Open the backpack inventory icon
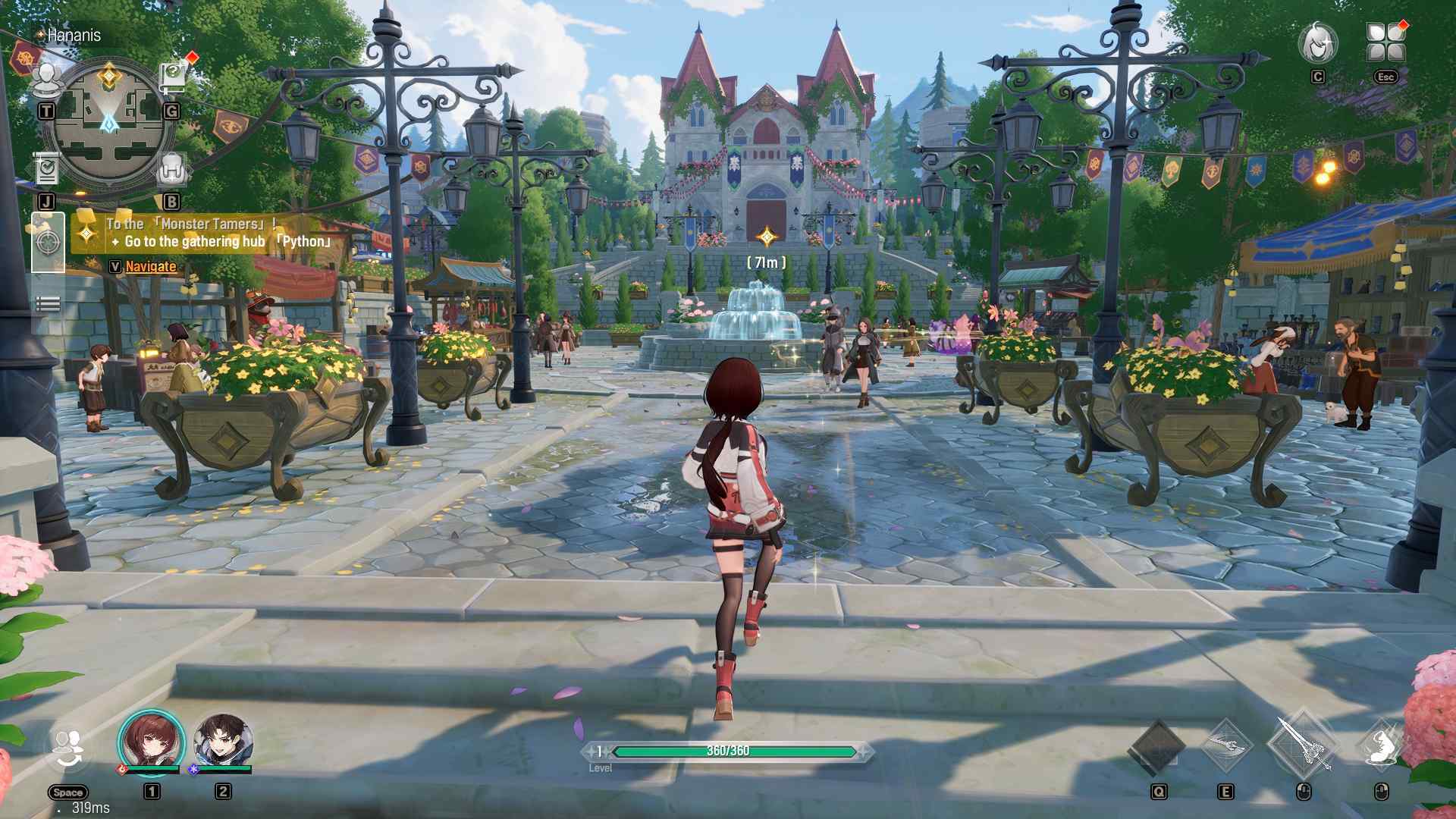 pos(171,170)
